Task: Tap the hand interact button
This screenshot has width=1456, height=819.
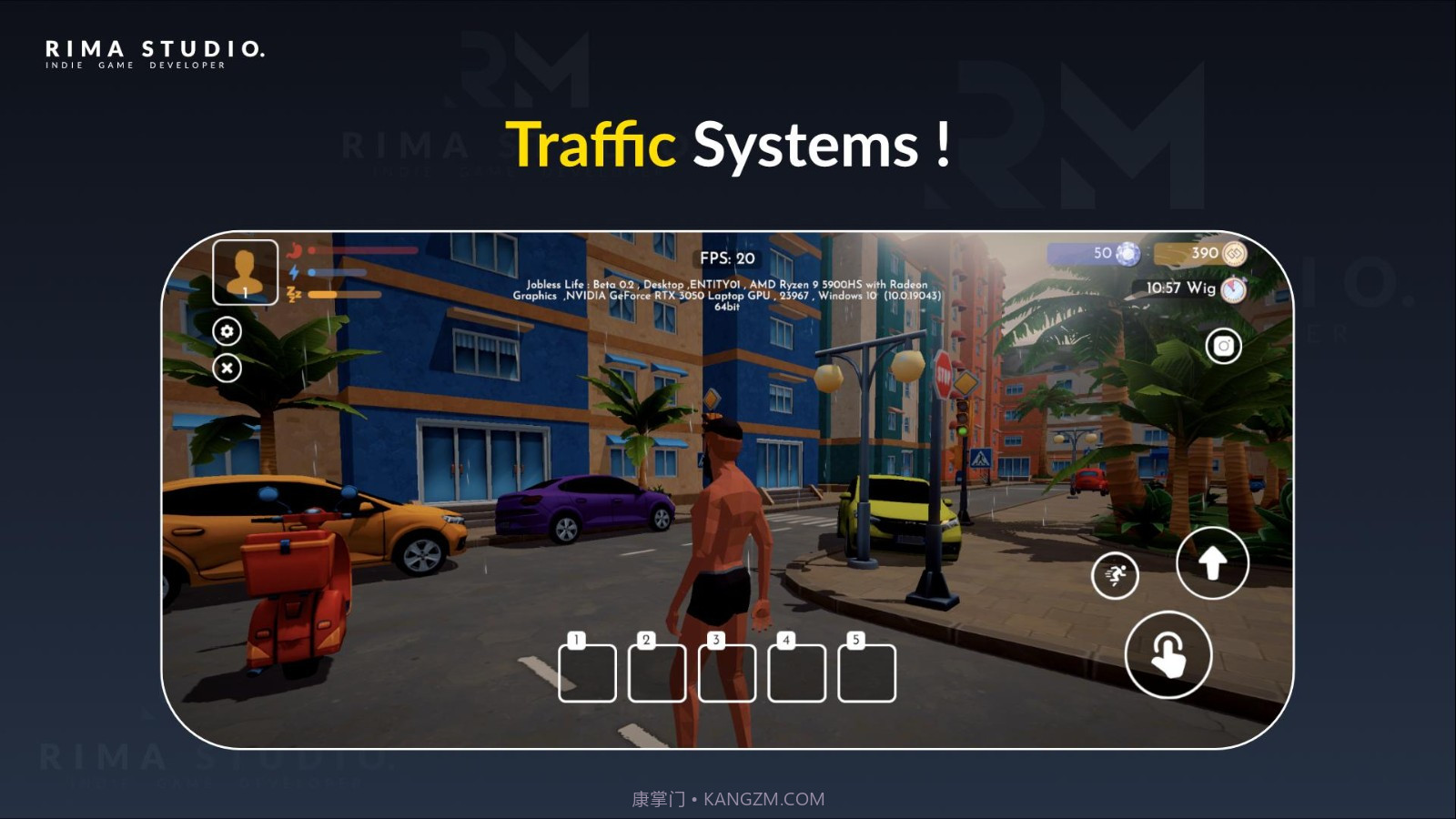Action: coord(1168,655)
